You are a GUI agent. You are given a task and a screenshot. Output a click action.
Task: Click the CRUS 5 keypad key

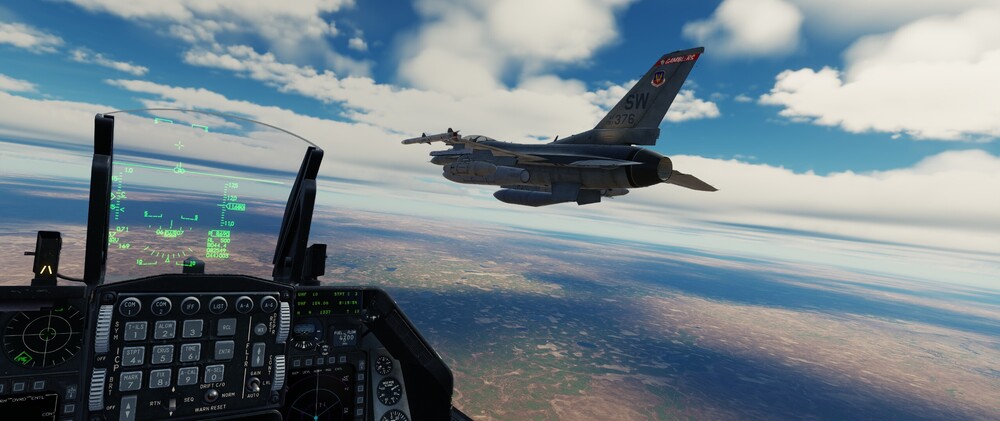click(162, 354)
